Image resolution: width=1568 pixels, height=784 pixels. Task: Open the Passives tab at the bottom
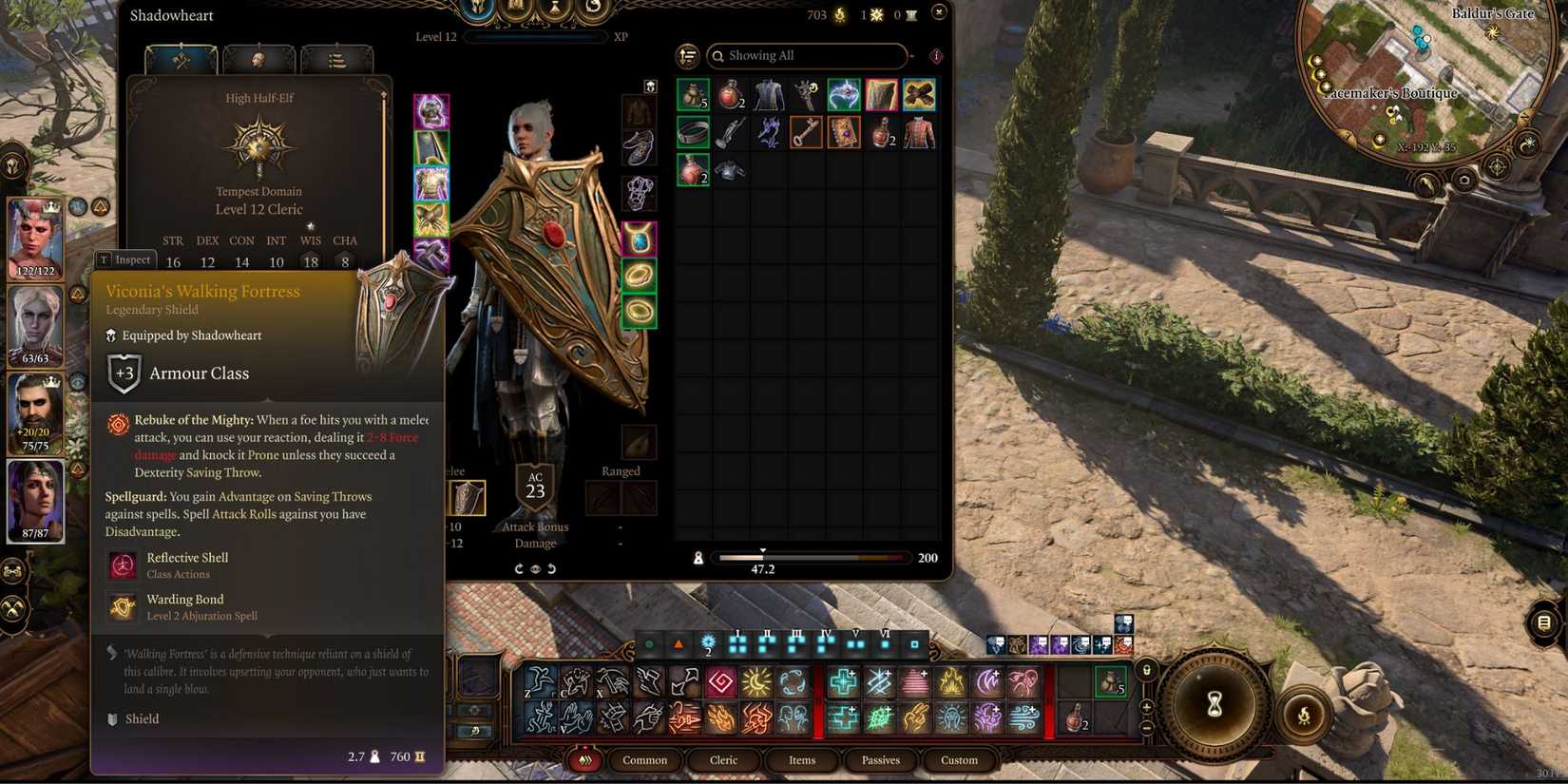tap(879, 760)
